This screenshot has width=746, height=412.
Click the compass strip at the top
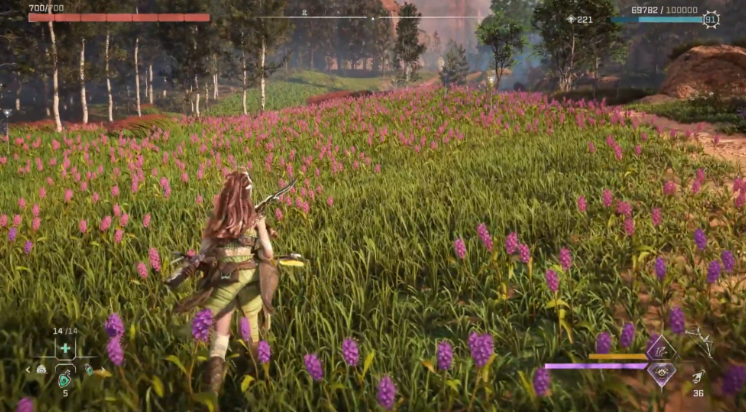(372, 16)
